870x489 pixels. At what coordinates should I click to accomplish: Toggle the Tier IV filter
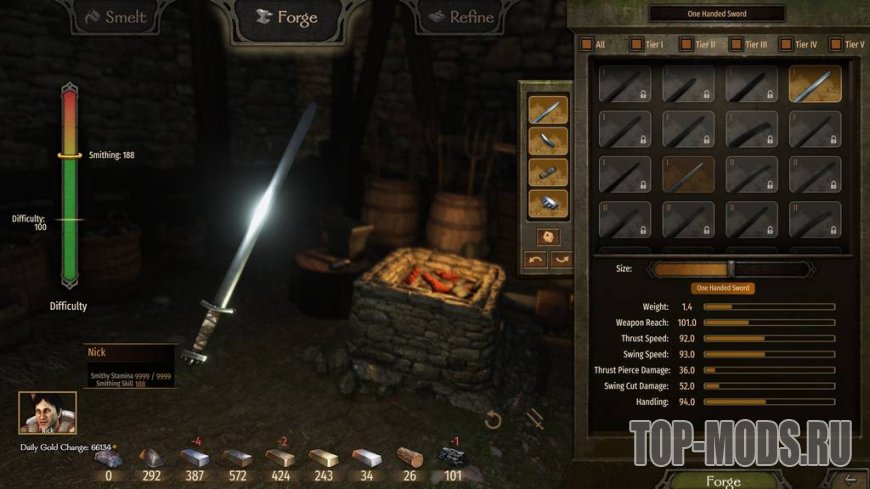pyautogui.click(x=786, y=45)
